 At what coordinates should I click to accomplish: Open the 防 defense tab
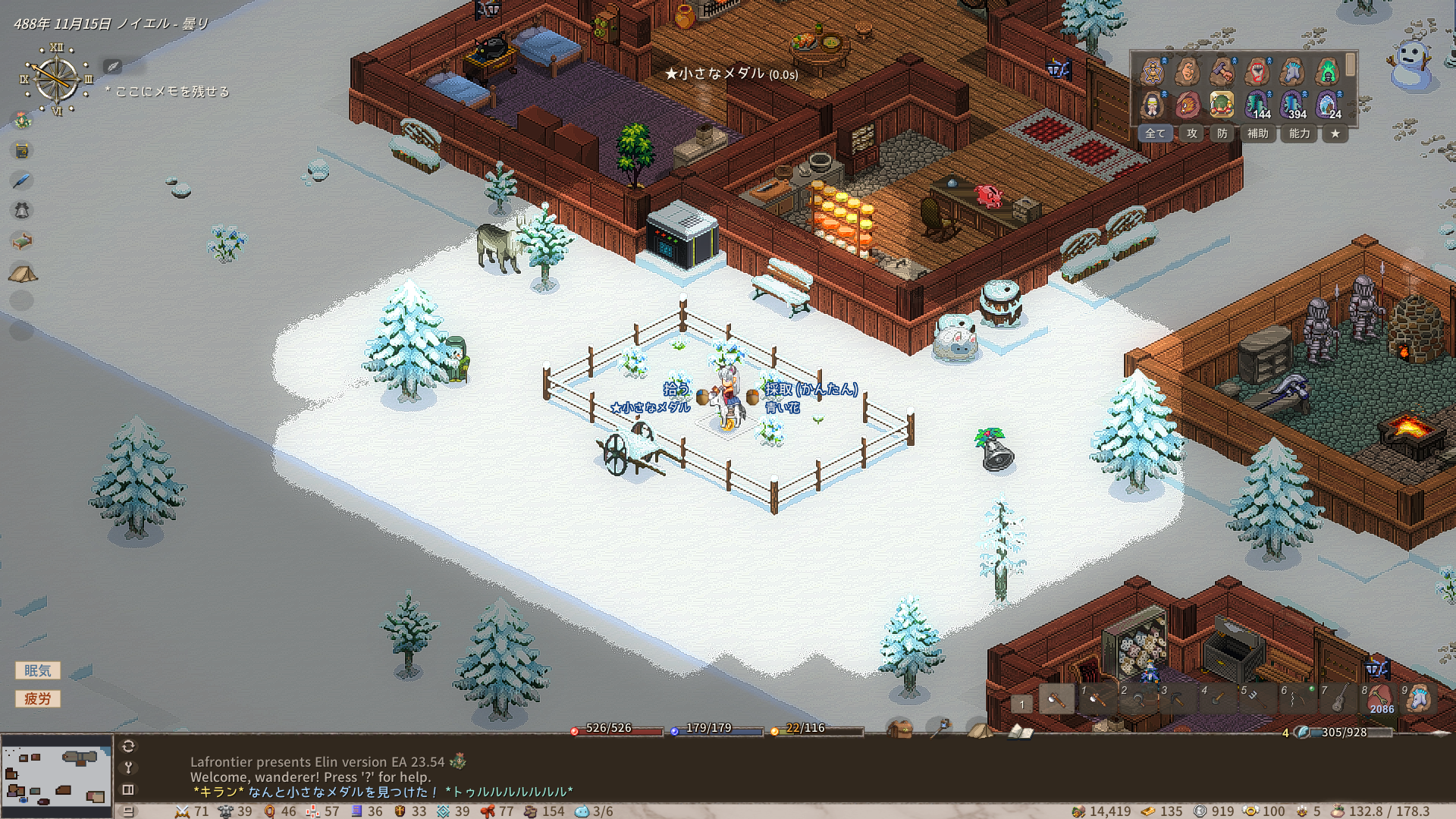tap(1222, 133)
